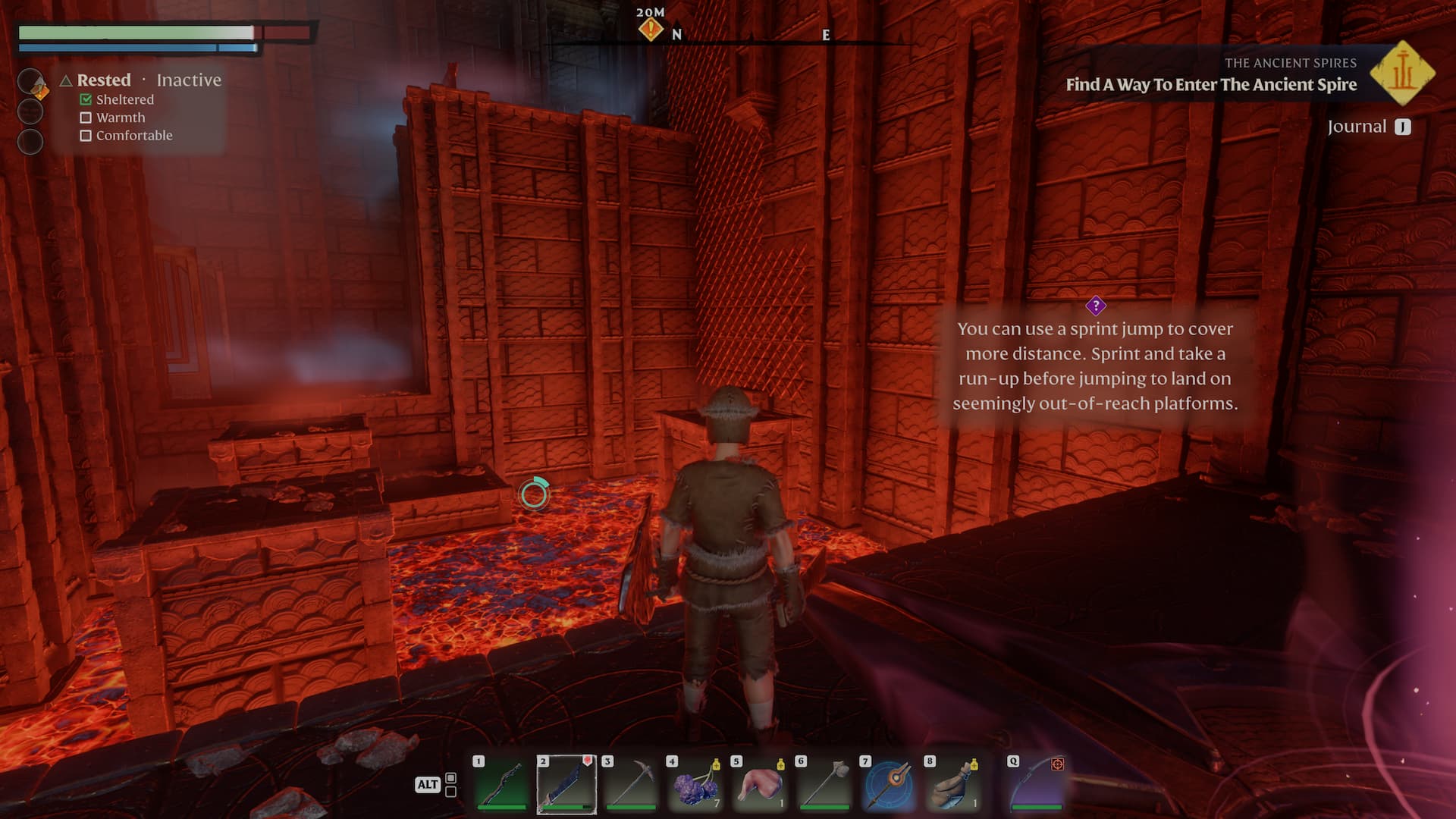Select the bow in the ranged weapon slot
Image resolution: width=1456 pixels, height=819 pixels.
click(x=1037, y=784)
